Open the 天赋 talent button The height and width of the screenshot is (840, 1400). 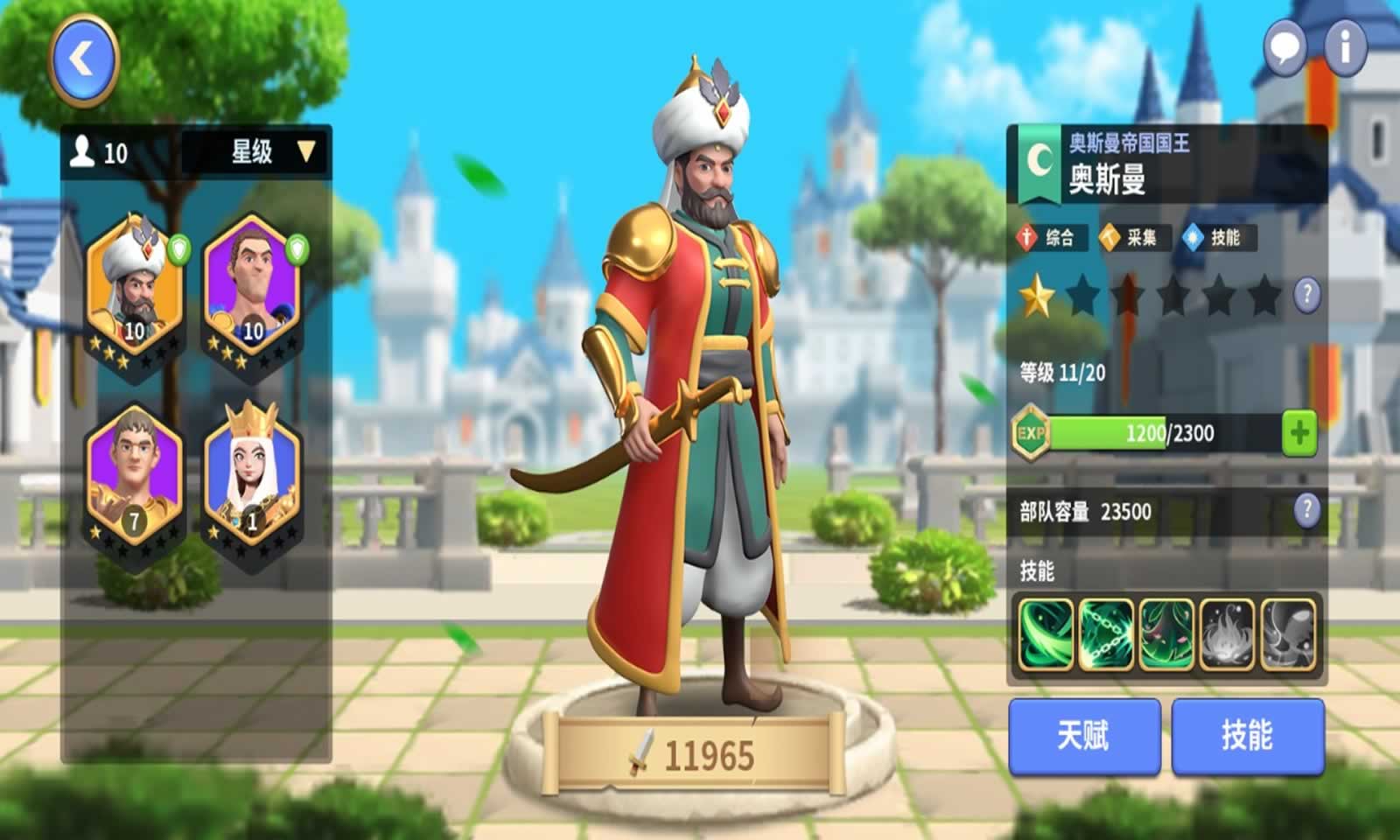point(1085,735)
